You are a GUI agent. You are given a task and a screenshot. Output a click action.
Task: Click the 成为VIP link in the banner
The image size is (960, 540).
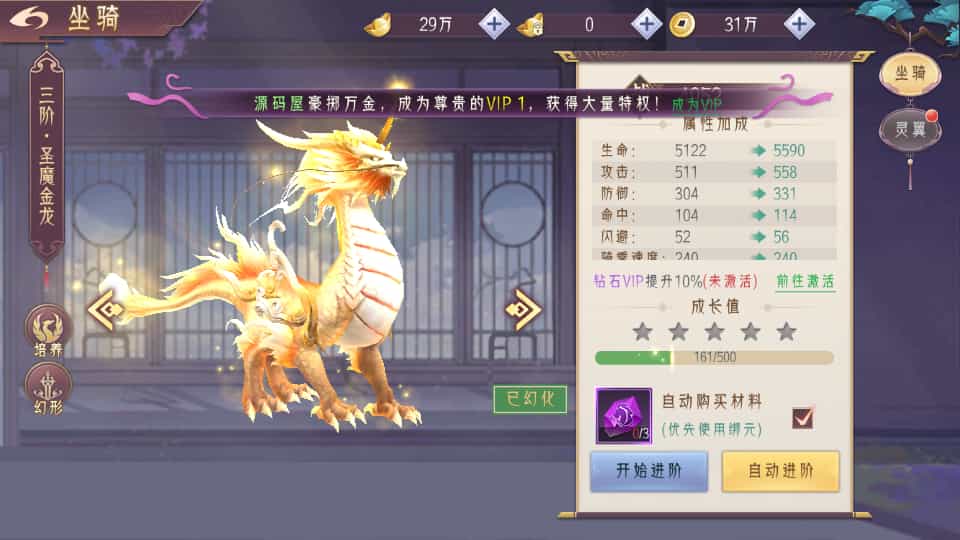(696, 102)
